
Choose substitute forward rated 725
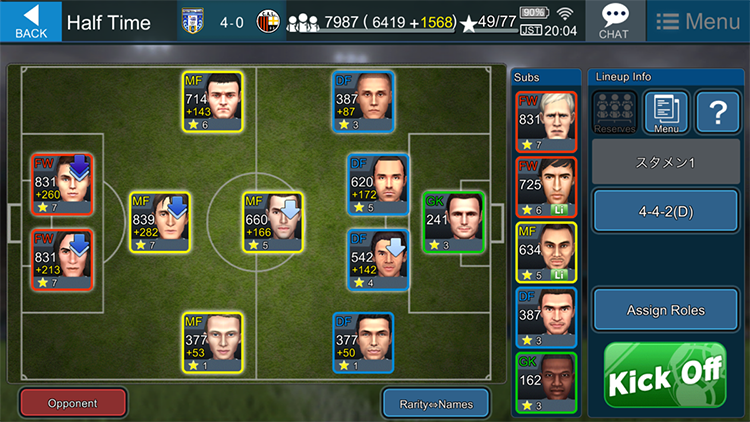pyautogui.click(x=545, y=187)
